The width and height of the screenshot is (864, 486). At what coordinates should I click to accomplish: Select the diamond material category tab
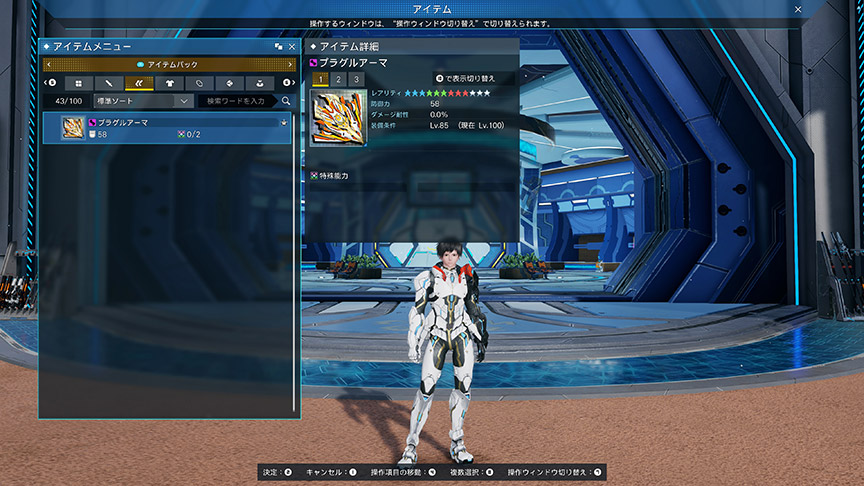229,82
